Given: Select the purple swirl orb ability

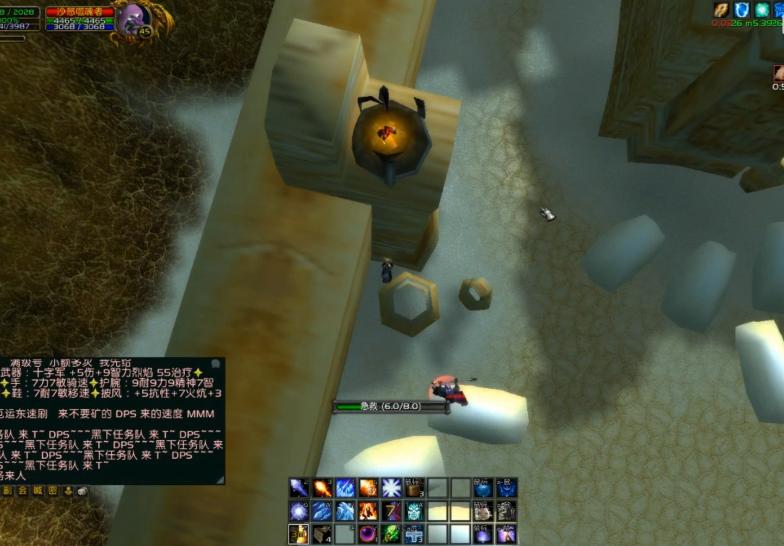Looking at the screenshot, I should point(368,534).
